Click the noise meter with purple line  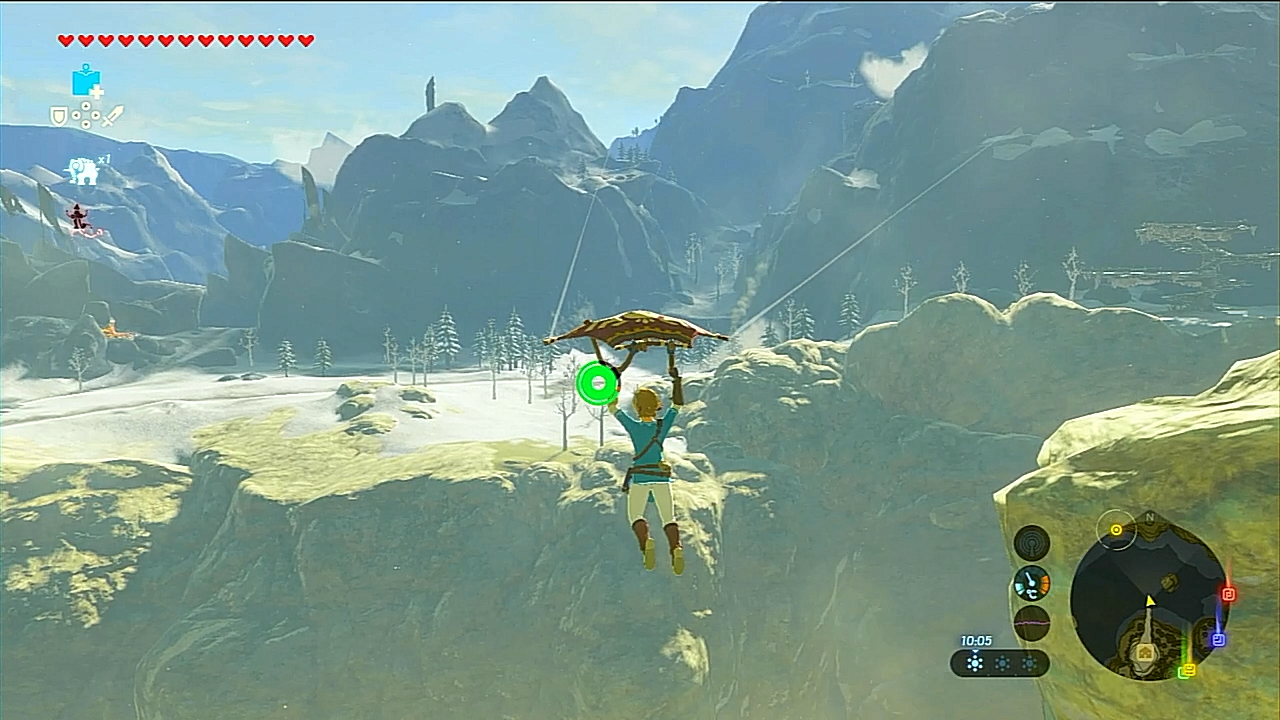pyautogui.click(x=1031, y=623)
